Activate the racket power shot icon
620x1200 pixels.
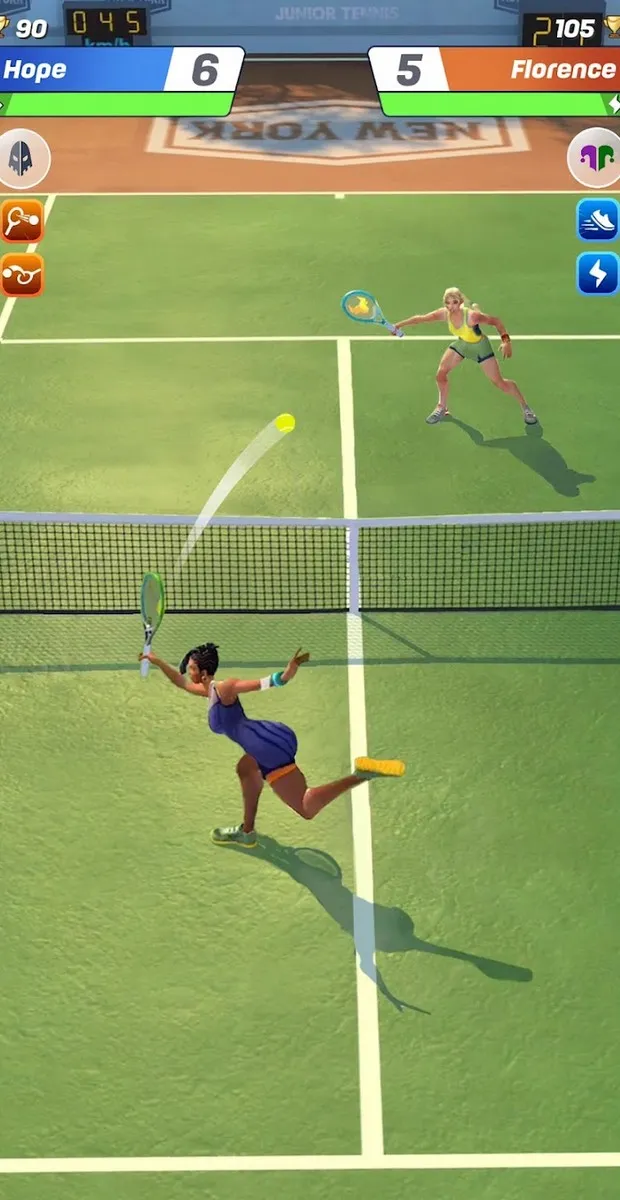point(21,221)
